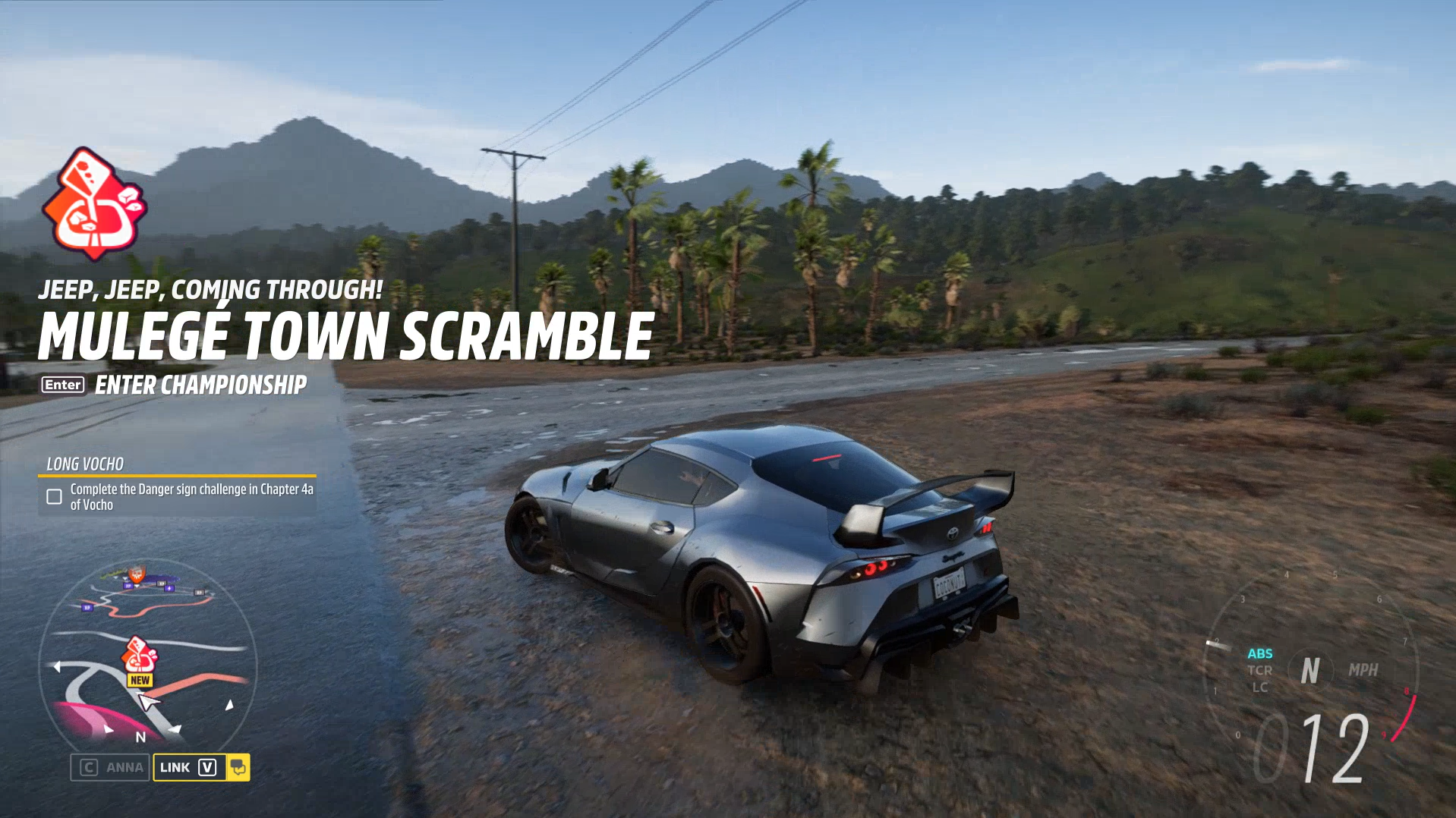Toggle the LC launch control indicator
Screen dimensions: 1456x818
[x=1260, y=687]
